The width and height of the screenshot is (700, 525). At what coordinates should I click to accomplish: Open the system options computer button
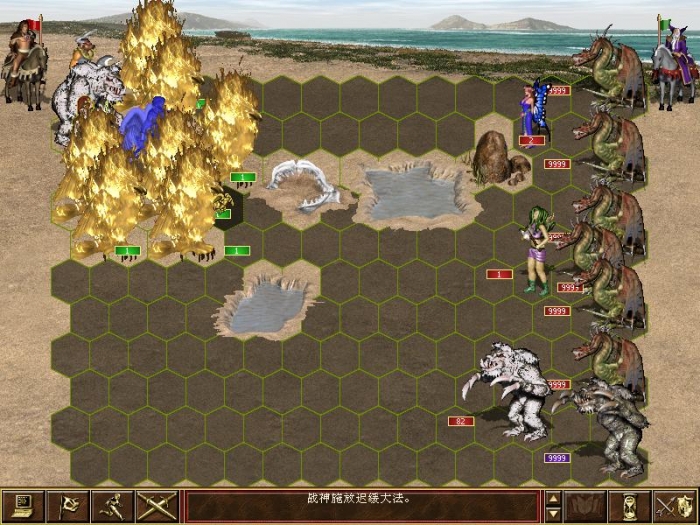pos(24,506)
